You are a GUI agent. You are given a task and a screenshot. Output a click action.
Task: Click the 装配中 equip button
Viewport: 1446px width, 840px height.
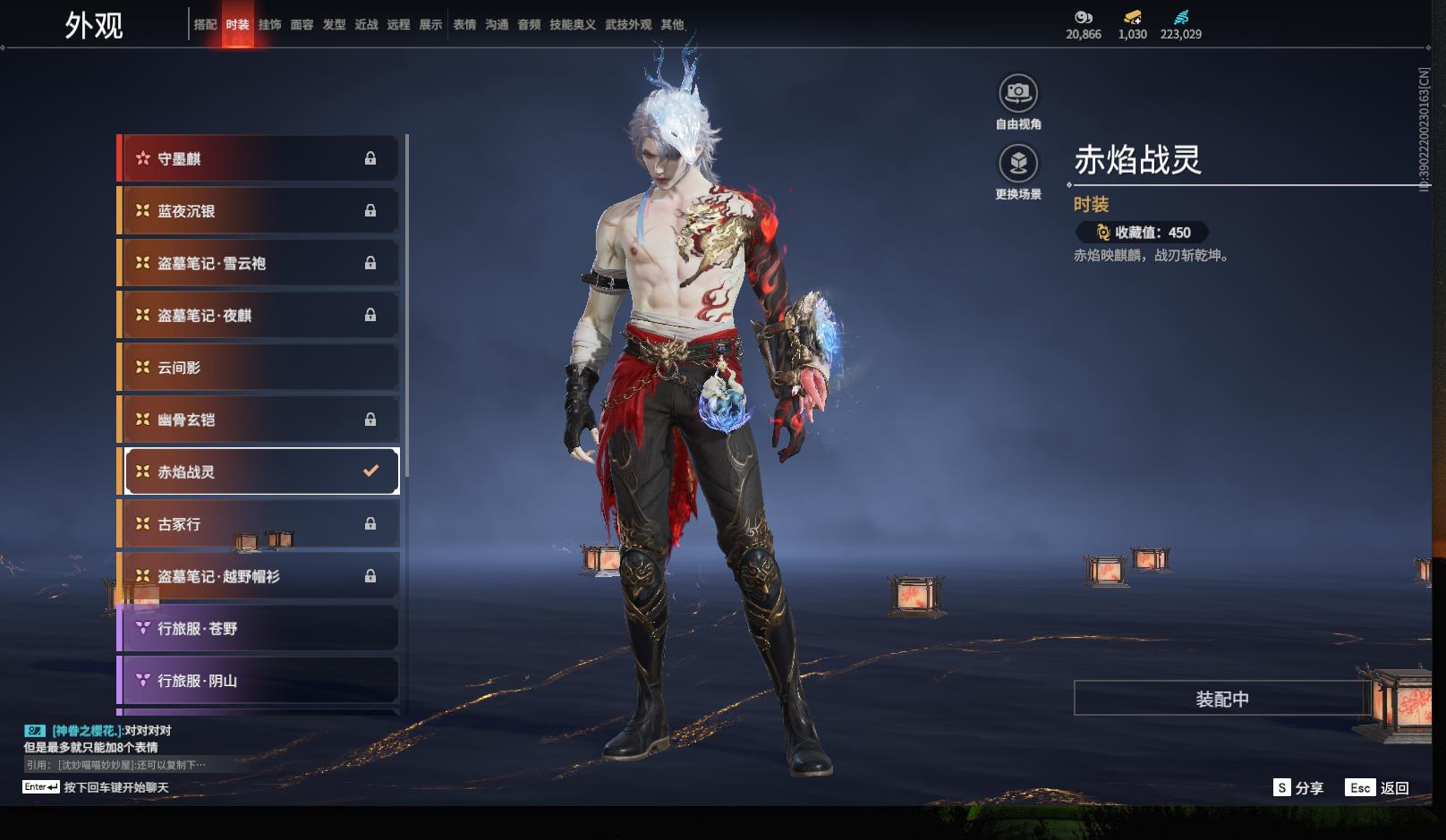tap(1221, 699)
